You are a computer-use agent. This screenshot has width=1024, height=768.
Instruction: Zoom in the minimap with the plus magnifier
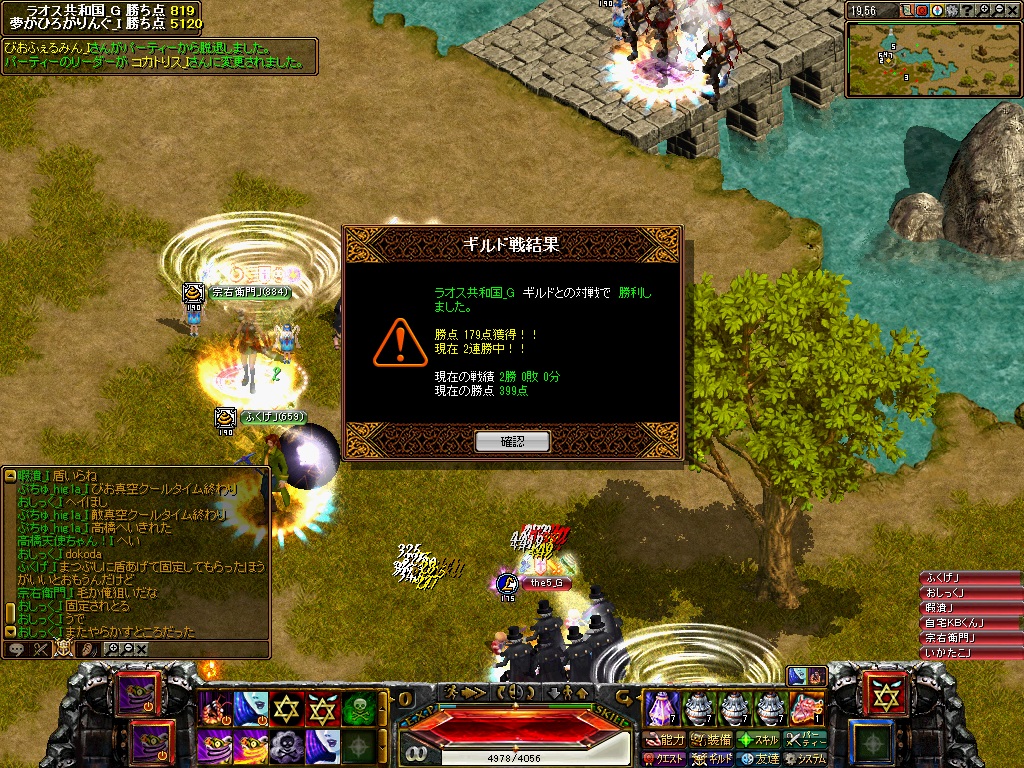(x=983, y=10)
